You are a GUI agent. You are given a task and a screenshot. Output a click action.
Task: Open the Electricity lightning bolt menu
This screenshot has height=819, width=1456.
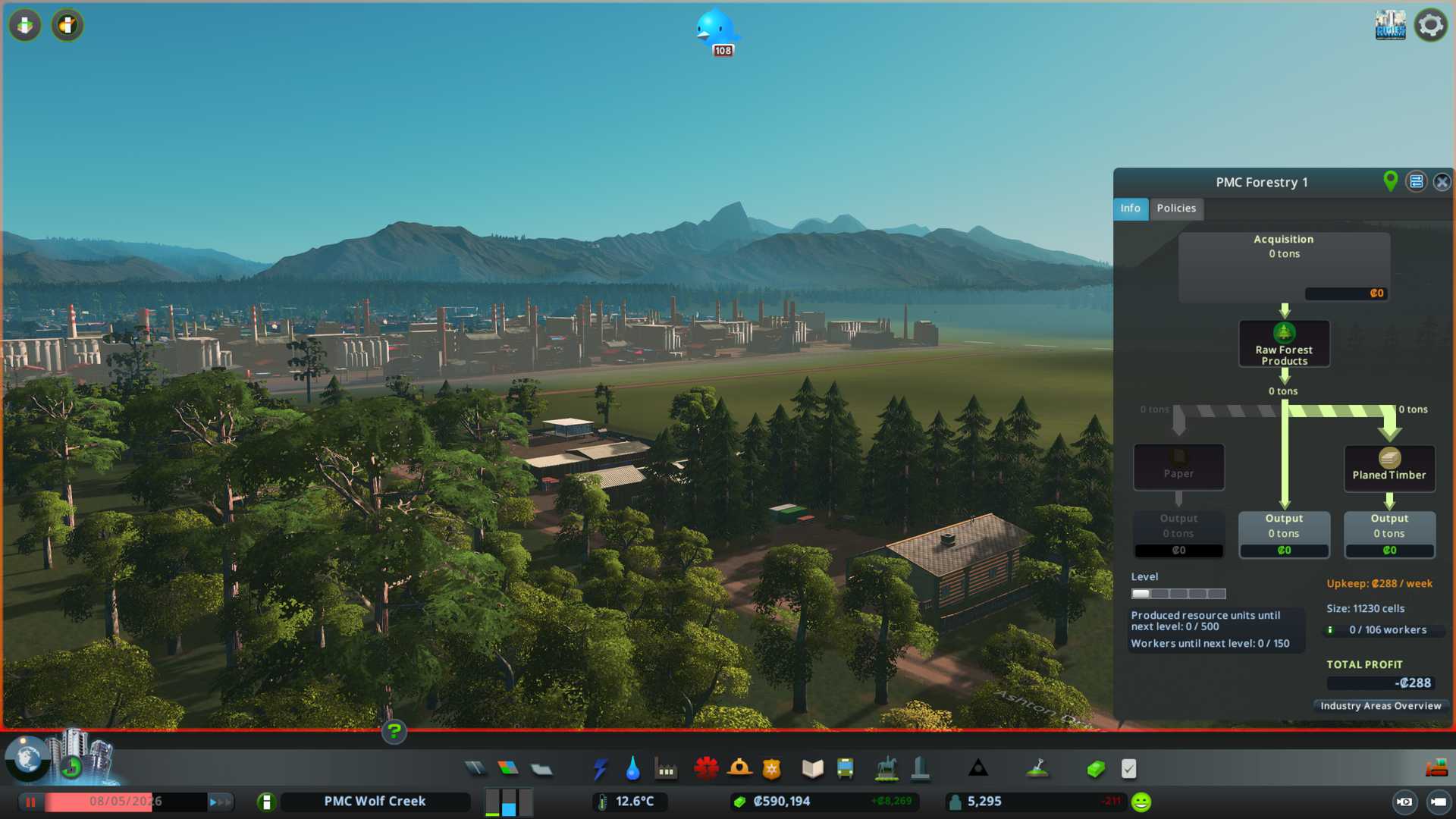pos(600,769)
